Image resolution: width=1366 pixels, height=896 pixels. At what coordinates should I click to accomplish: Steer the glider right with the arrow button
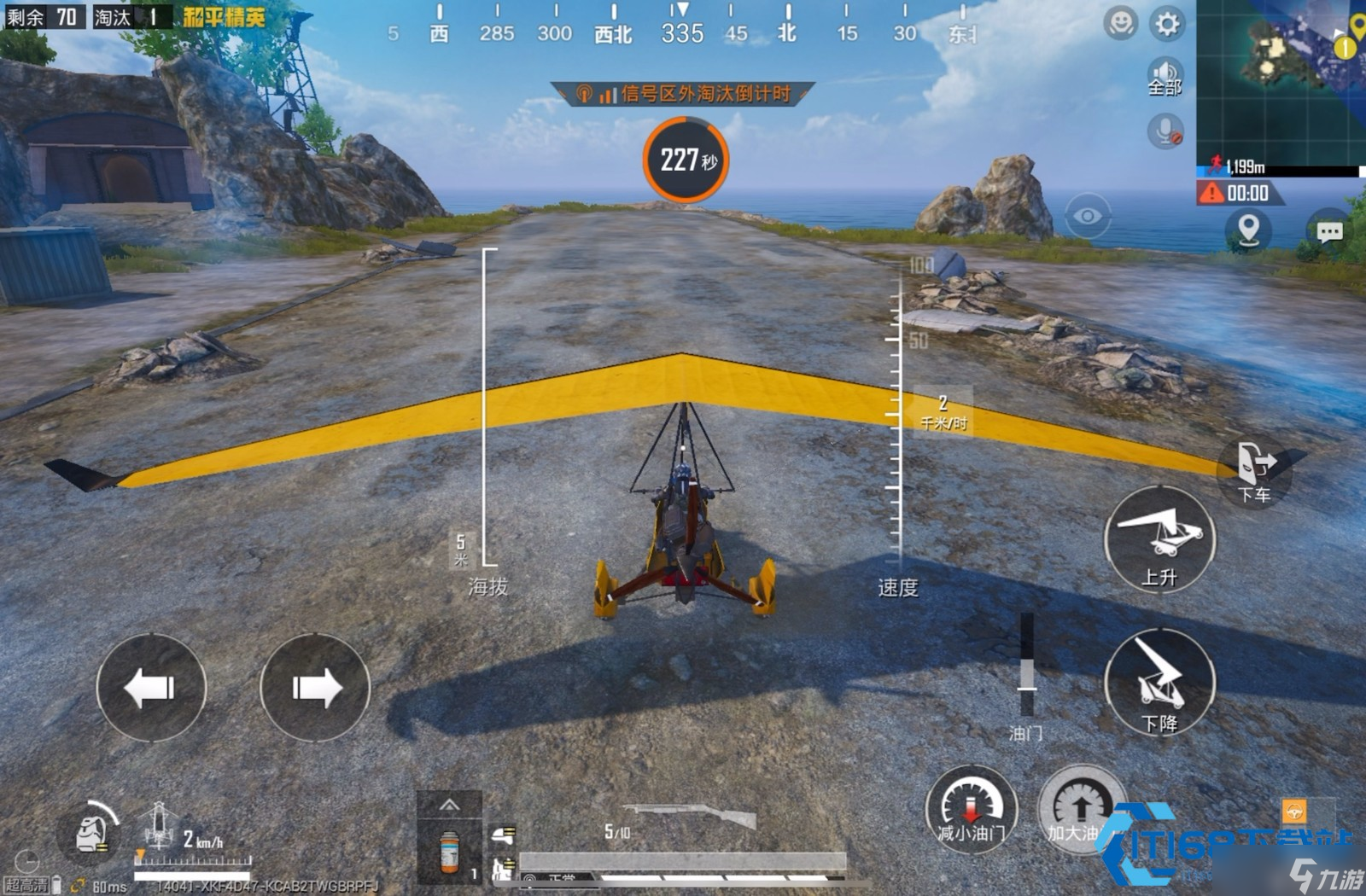coord(315,688)
